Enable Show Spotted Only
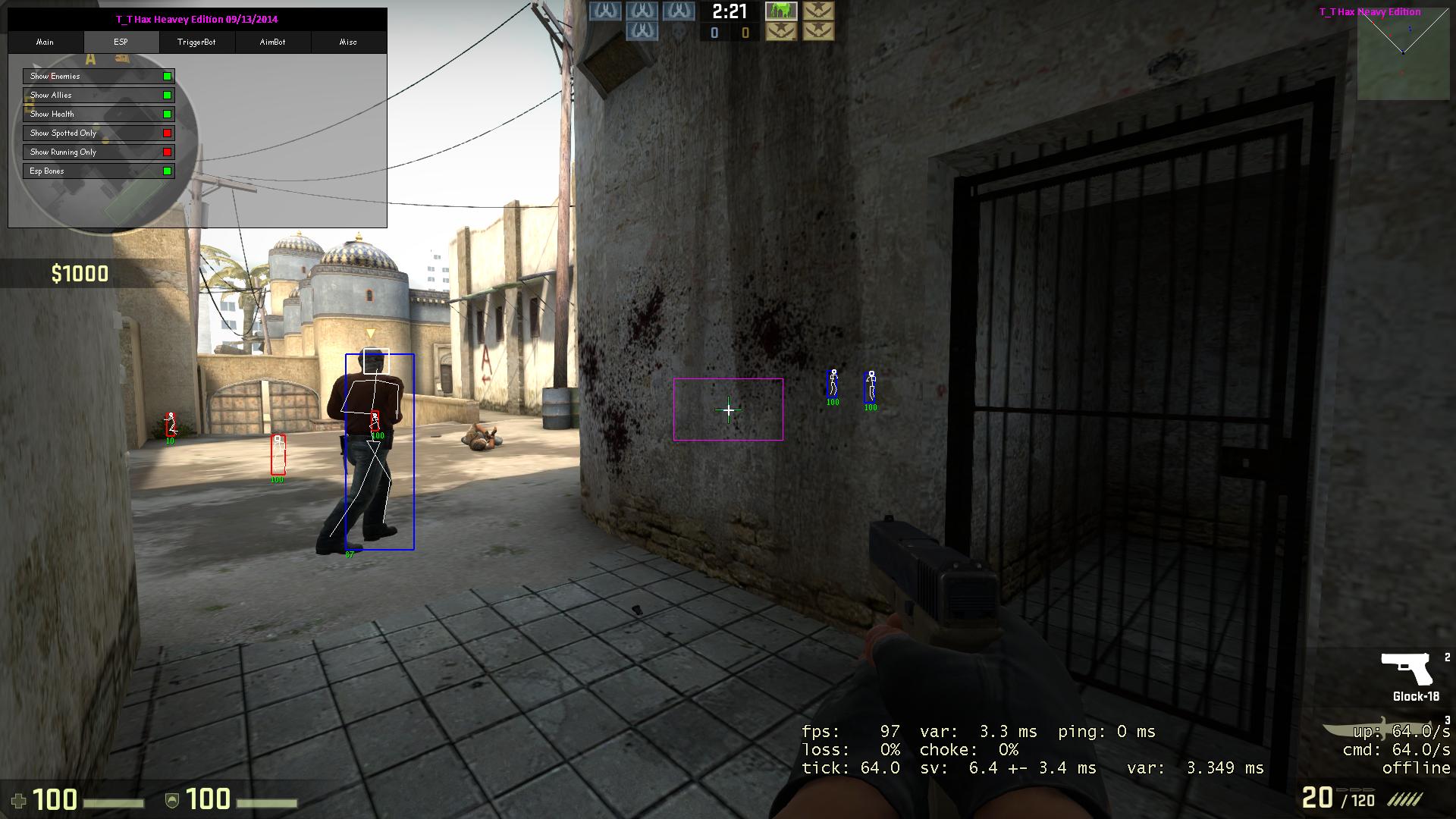Image resolution: width=1456 pixels, height=819 pixels. [x=167, y=133]
